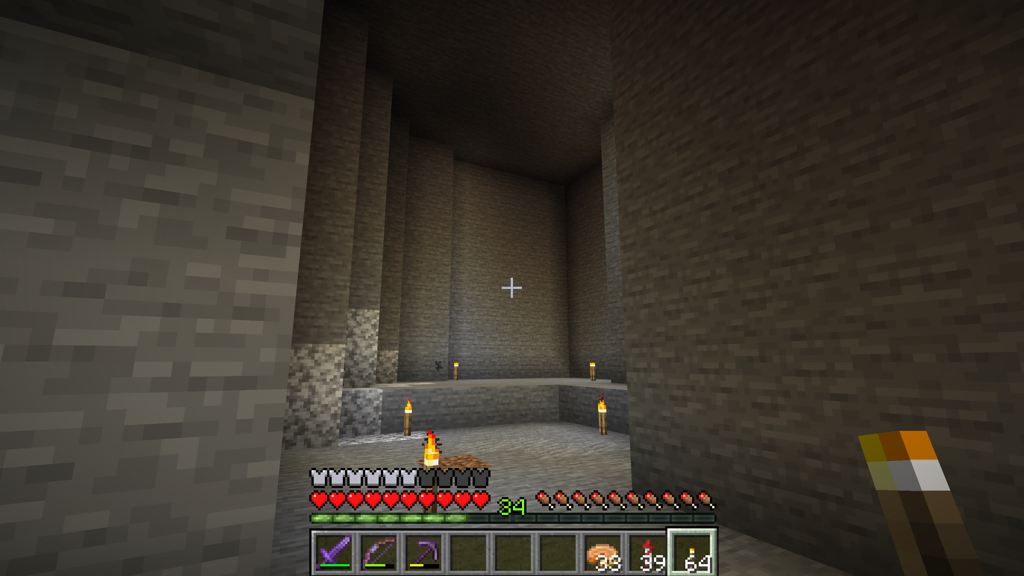Click the torch stack of 64 slot
1024x576 pixels.
tap(692, 553)
